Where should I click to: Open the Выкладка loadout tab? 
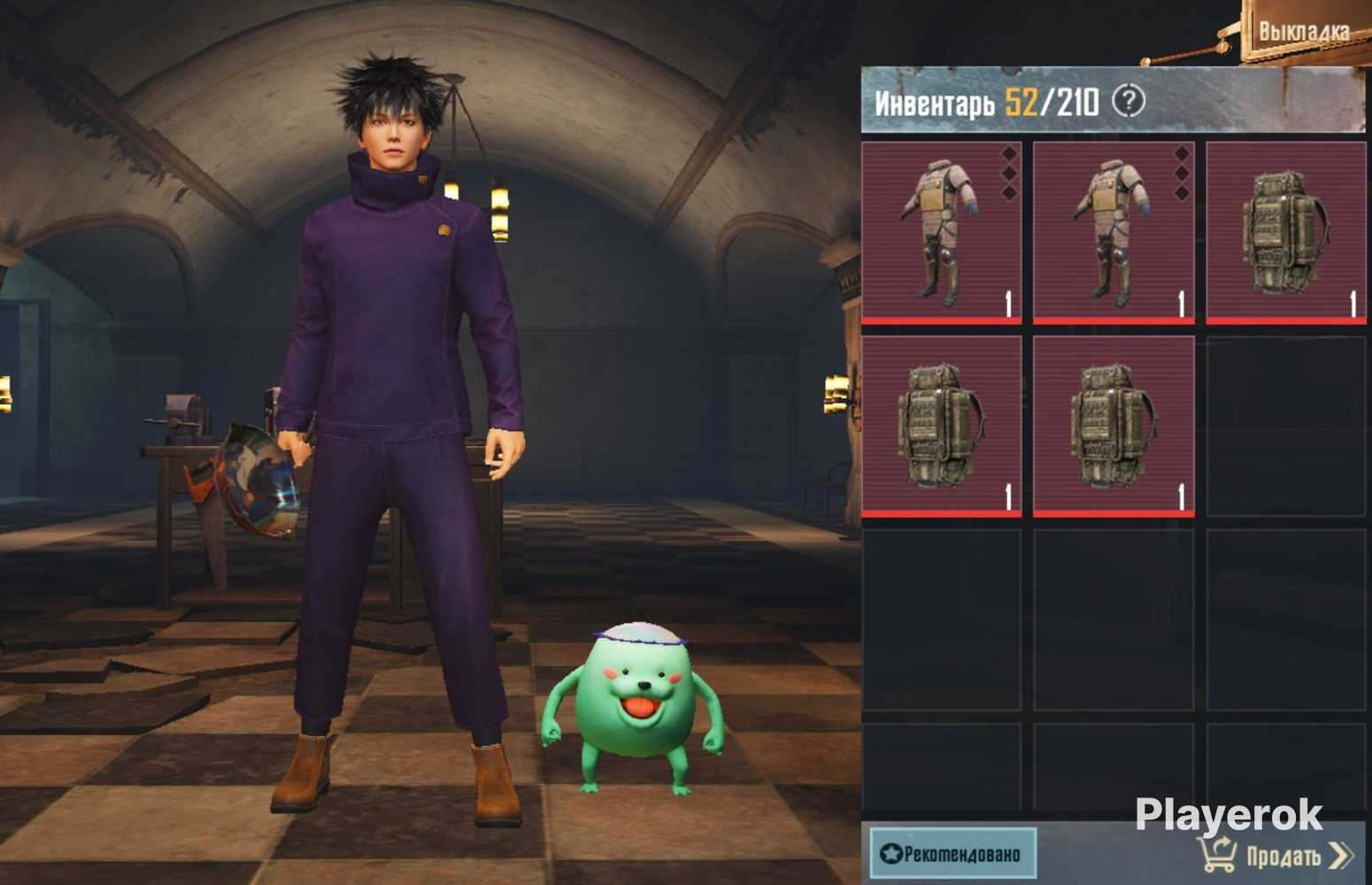[x=1303, y=32]
